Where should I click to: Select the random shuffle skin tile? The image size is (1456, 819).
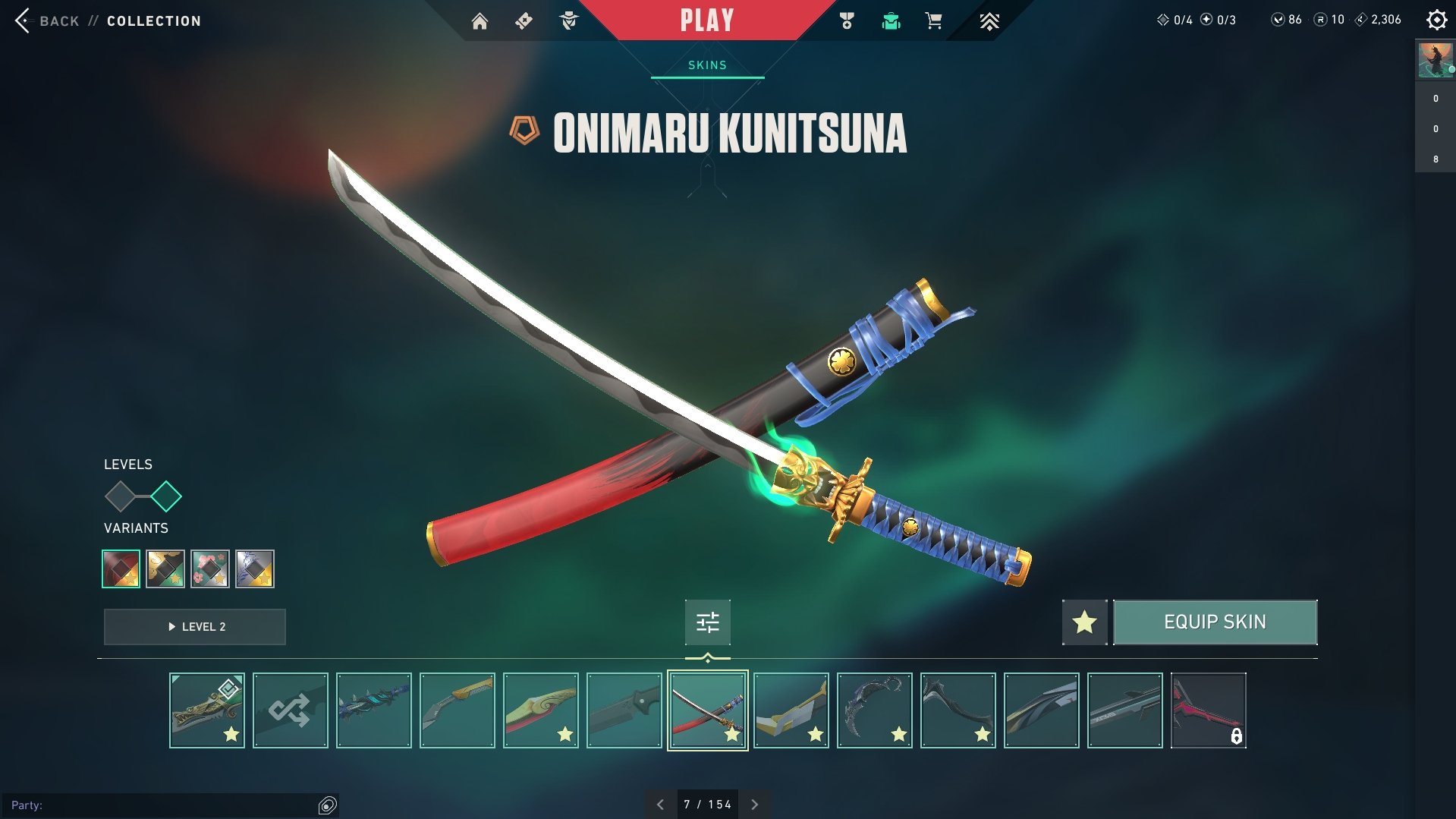tap(291, 710)
